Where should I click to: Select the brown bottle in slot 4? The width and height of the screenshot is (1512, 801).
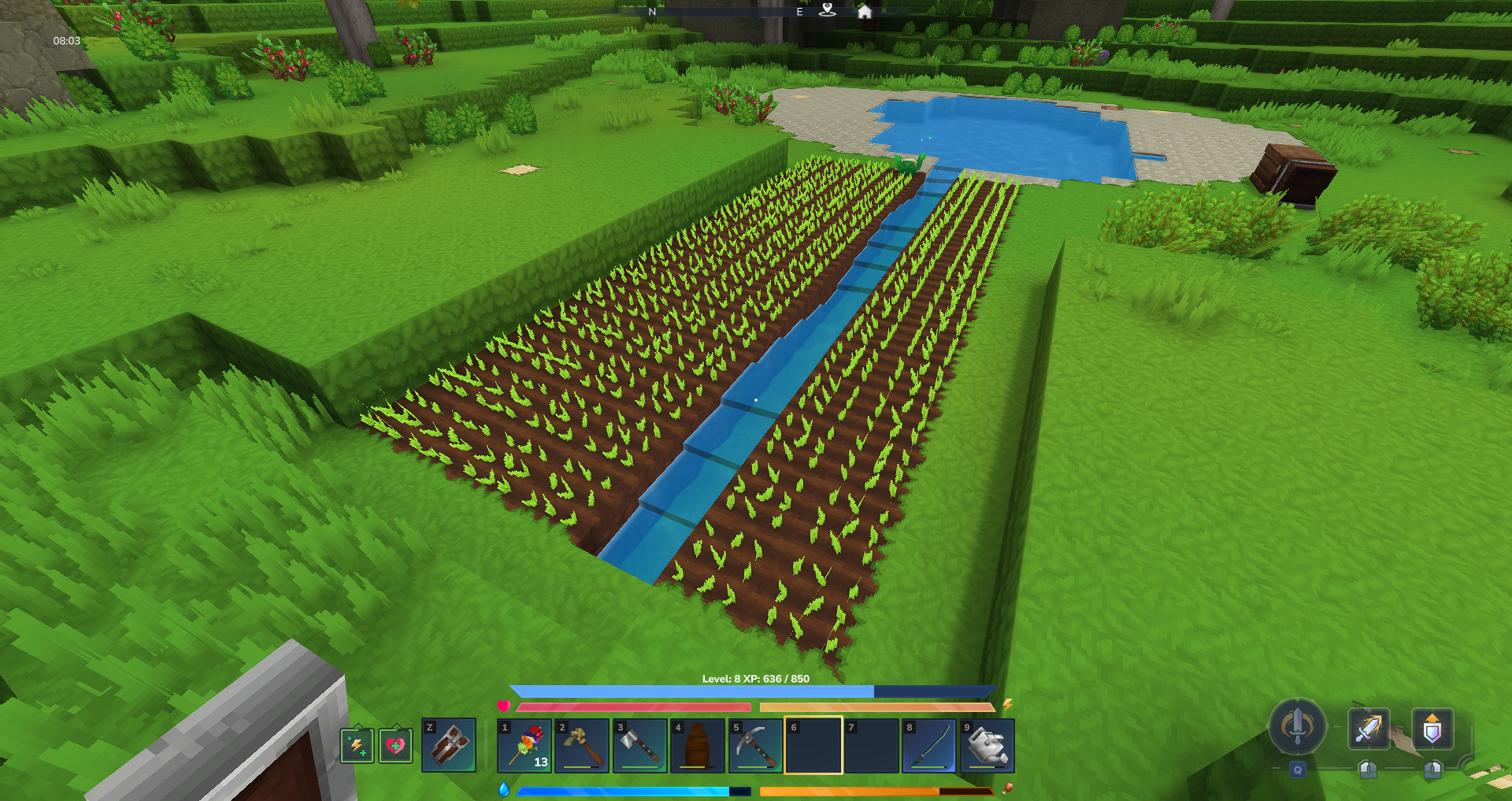698,745
